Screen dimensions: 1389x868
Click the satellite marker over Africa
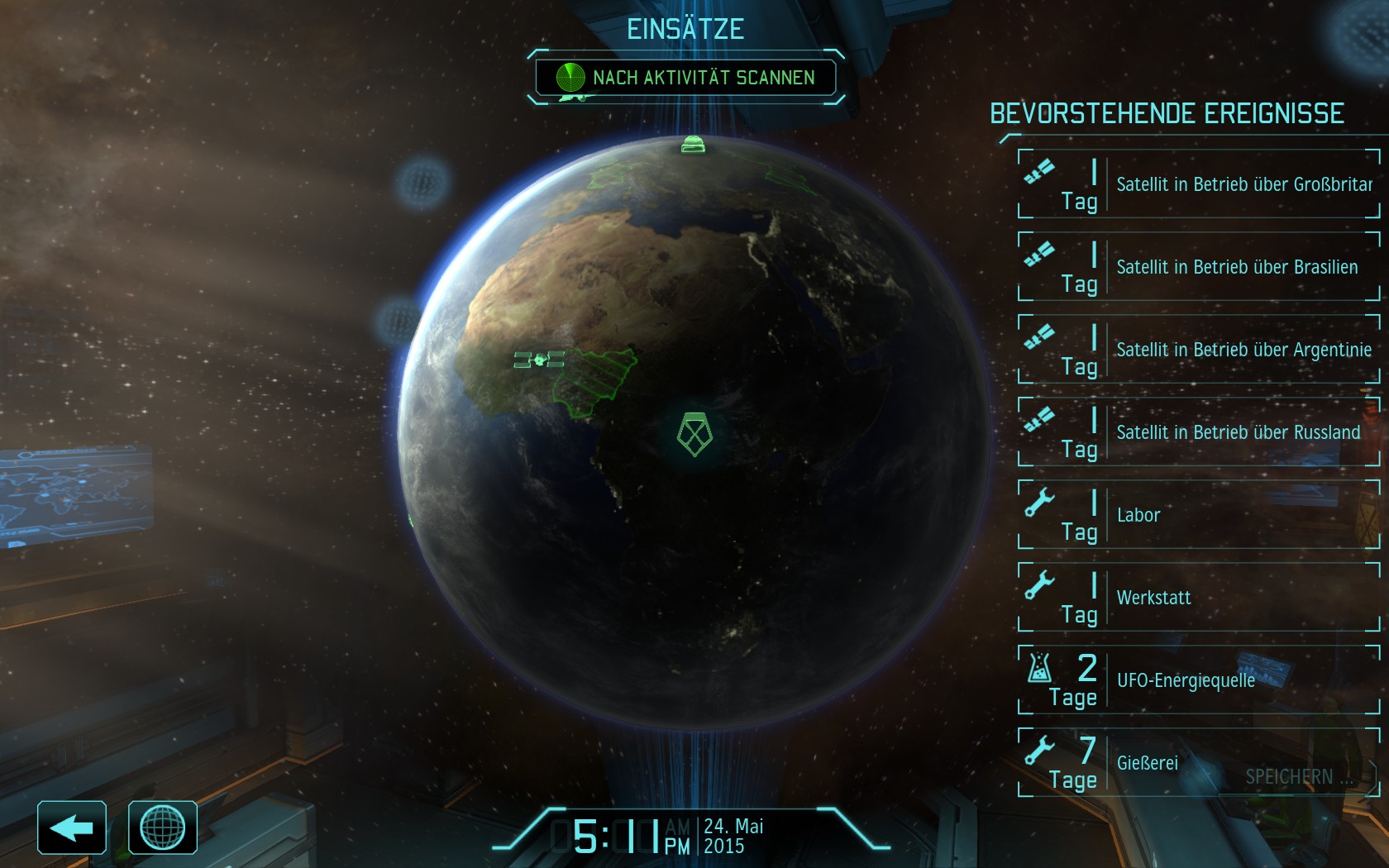tap(539, 360)
